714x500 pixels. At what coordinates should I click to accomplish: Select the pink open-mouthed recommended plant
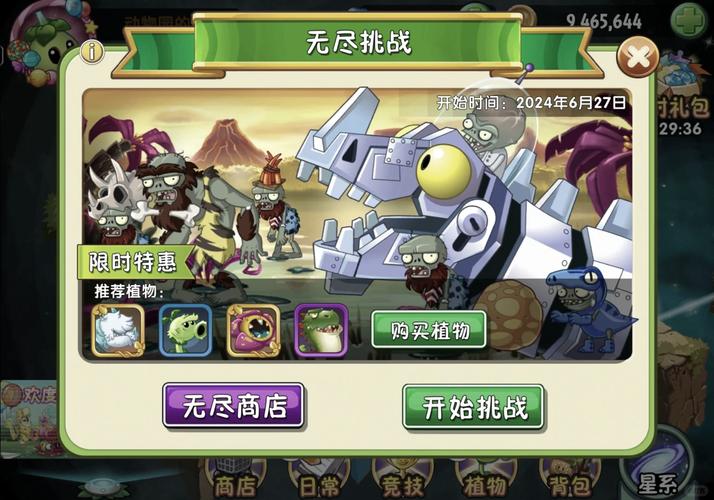pos(253,331)
